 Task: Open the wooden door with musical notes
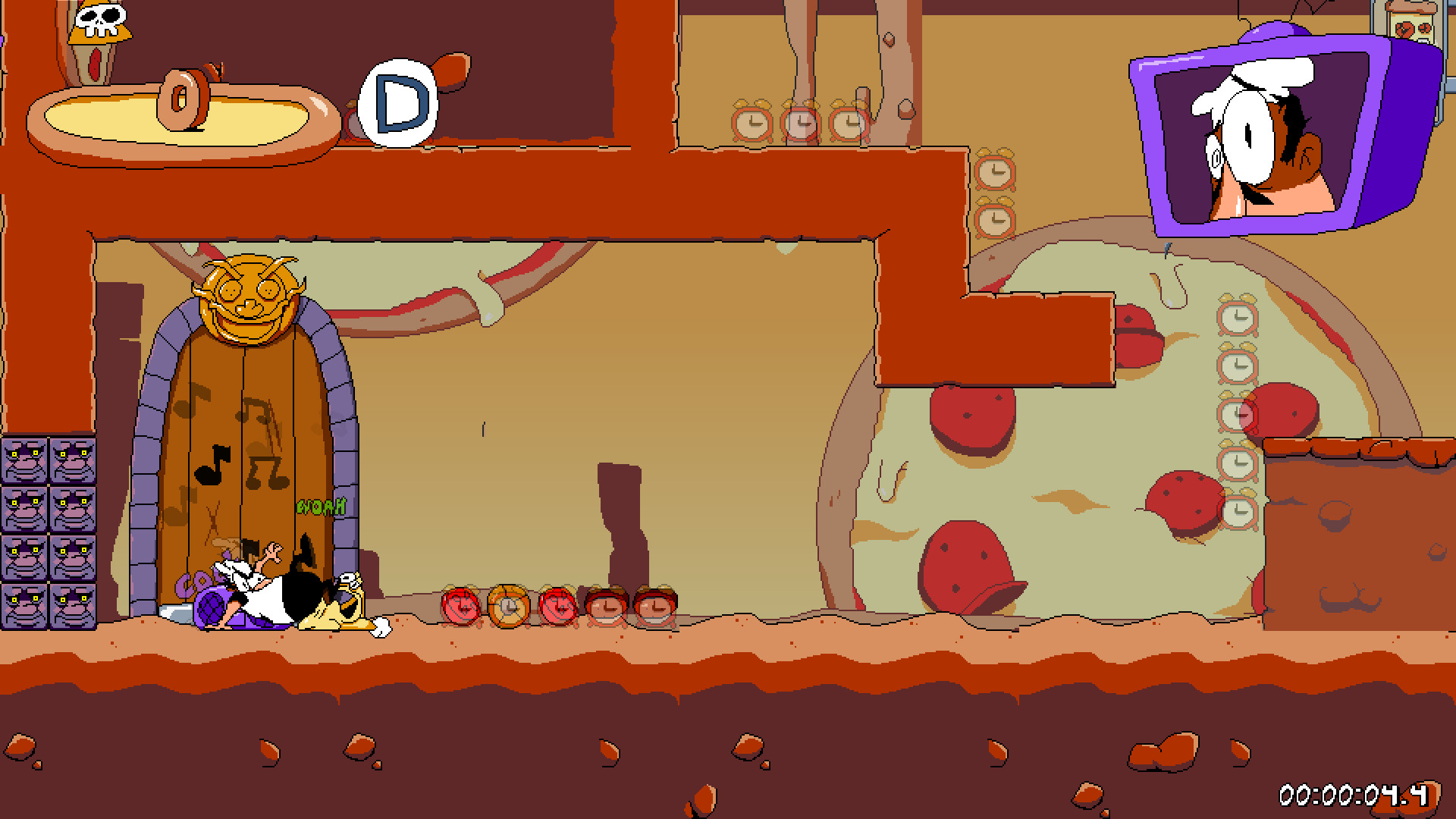[250, 447]
